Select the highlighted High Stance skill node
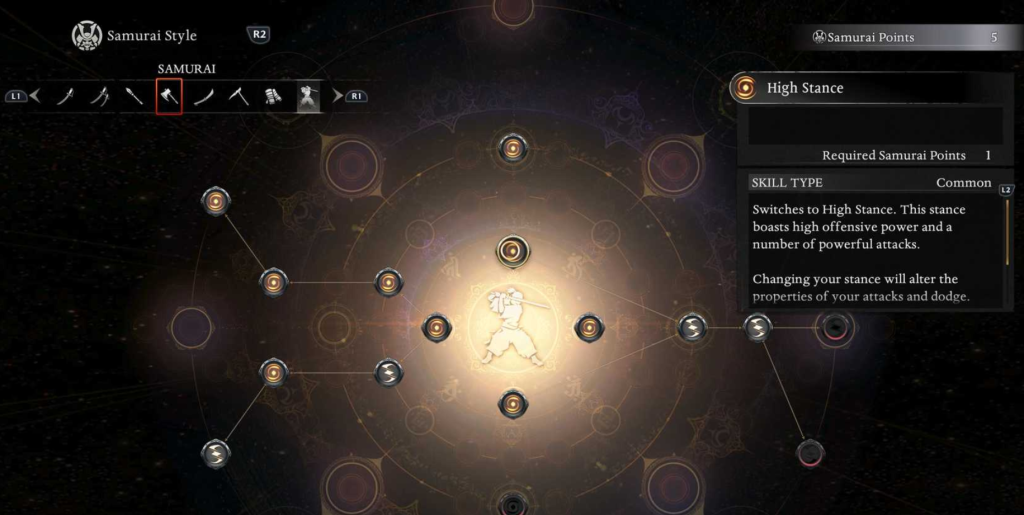This screenshot has width=1024, height=515. click(x=512, y=250)
